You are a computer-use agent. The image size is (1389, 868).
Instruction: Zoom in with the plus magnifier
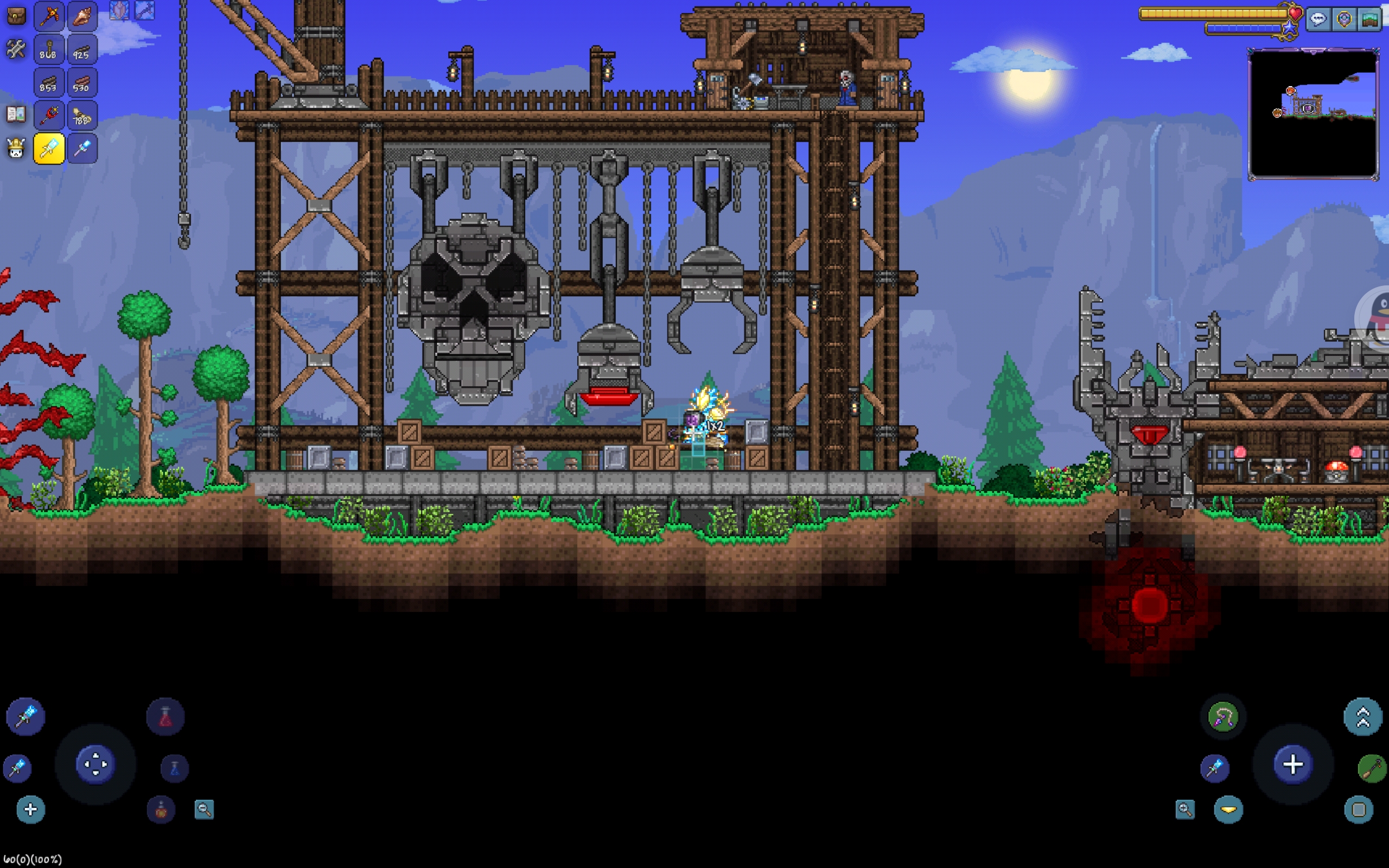1184,809
